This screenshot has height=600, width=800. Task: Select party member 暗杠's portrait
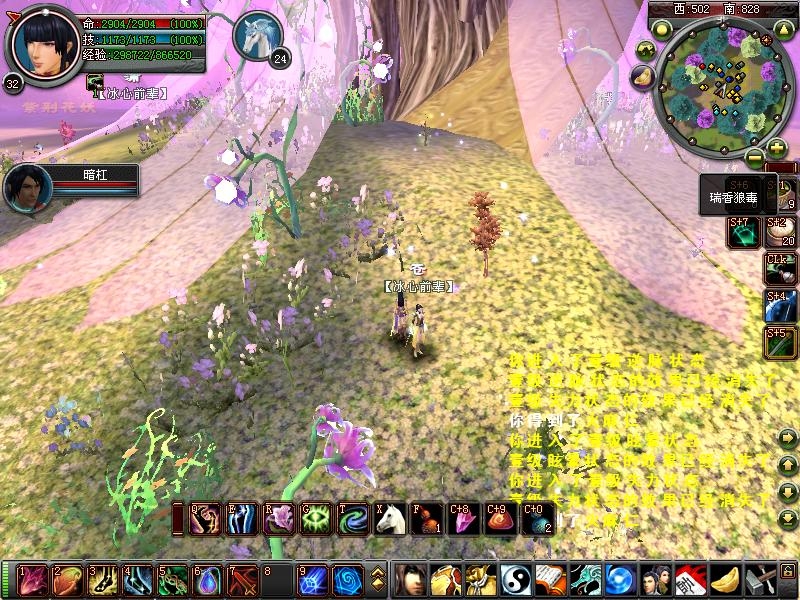27,188
